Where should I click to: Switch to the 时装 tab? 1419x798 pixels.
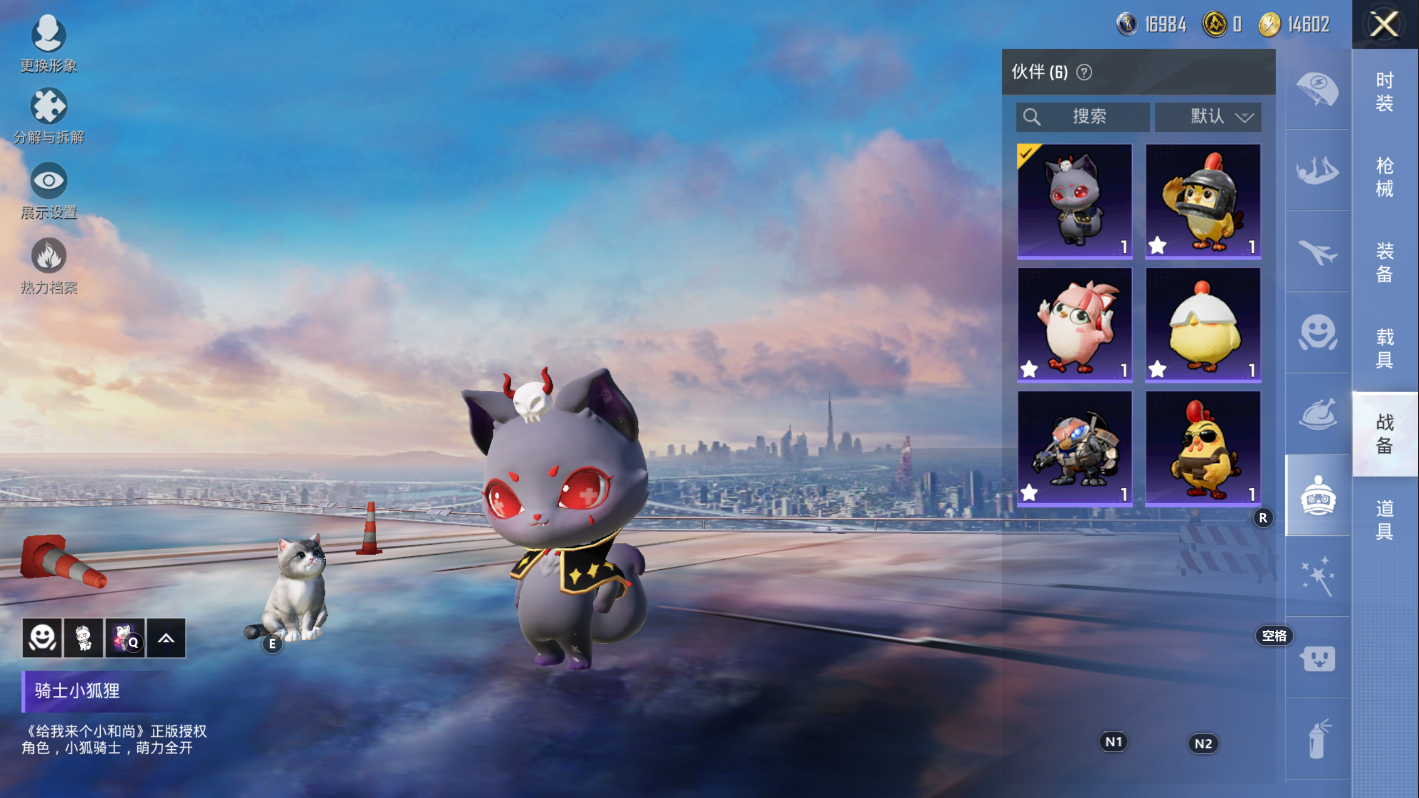point(1384,92)
